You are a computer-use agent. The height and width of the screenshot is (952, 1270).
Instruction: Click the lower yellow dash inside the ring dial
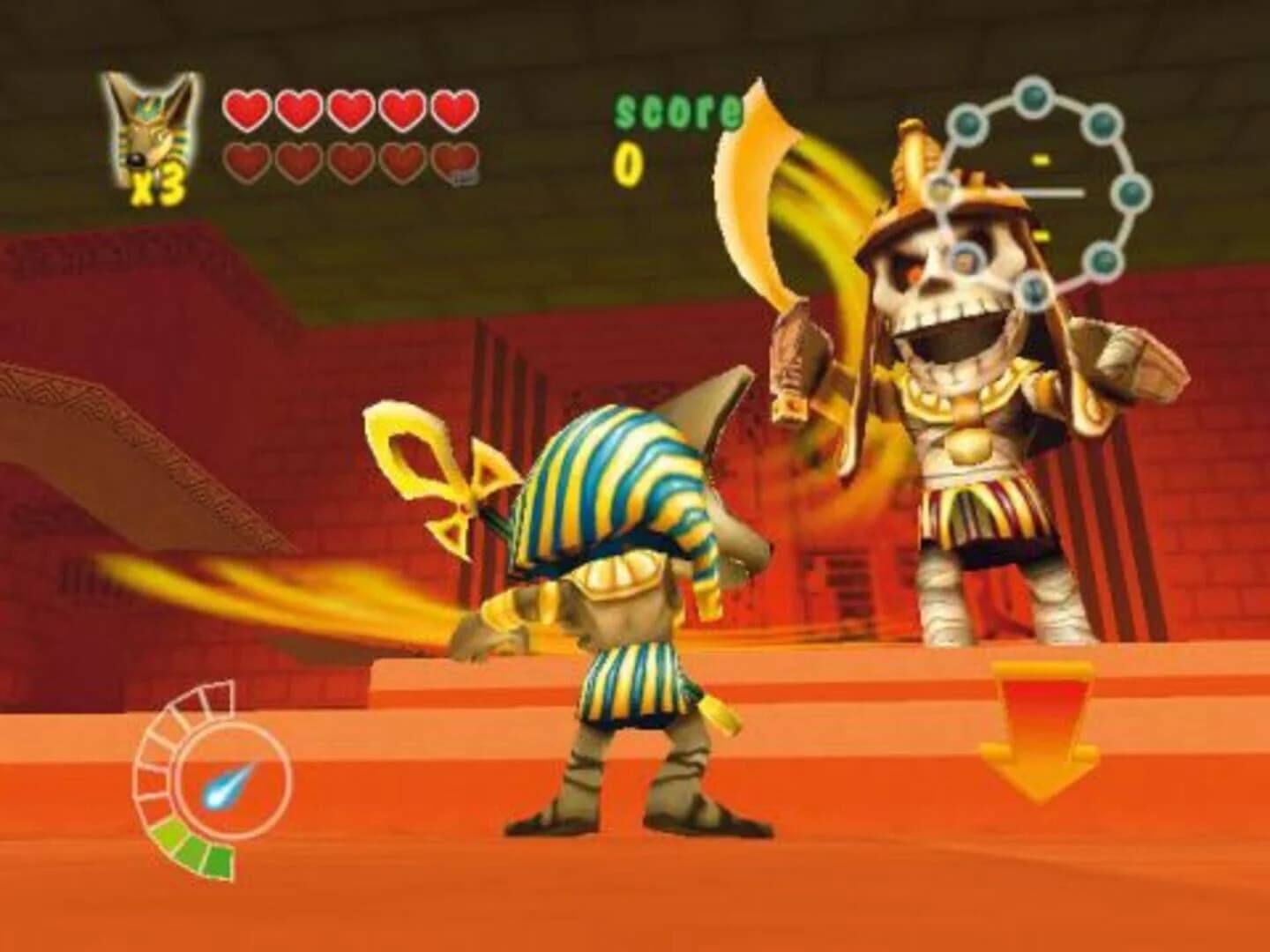click(x=1041, y=235)
